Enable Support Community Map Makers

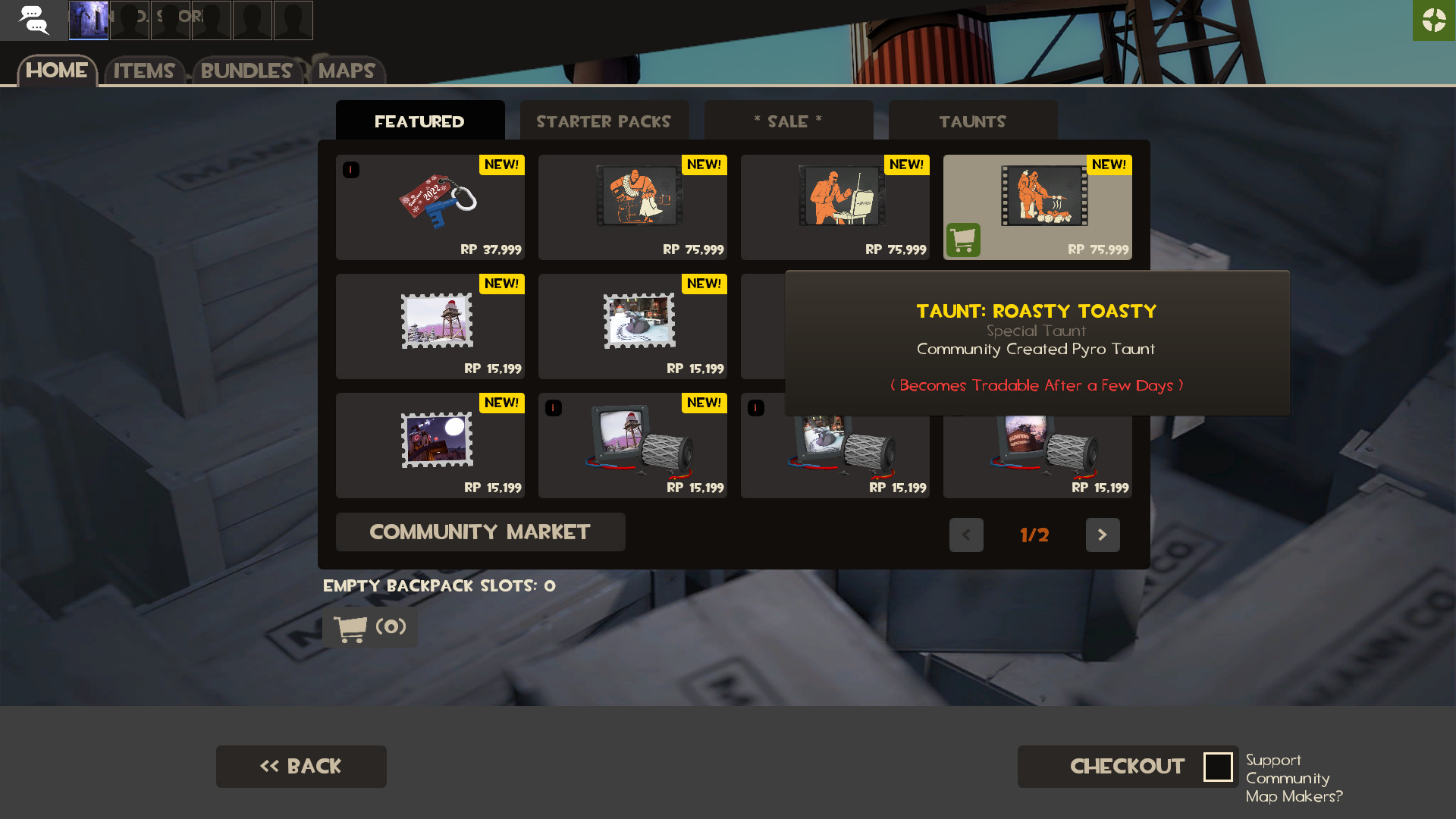coord(1219,767)
